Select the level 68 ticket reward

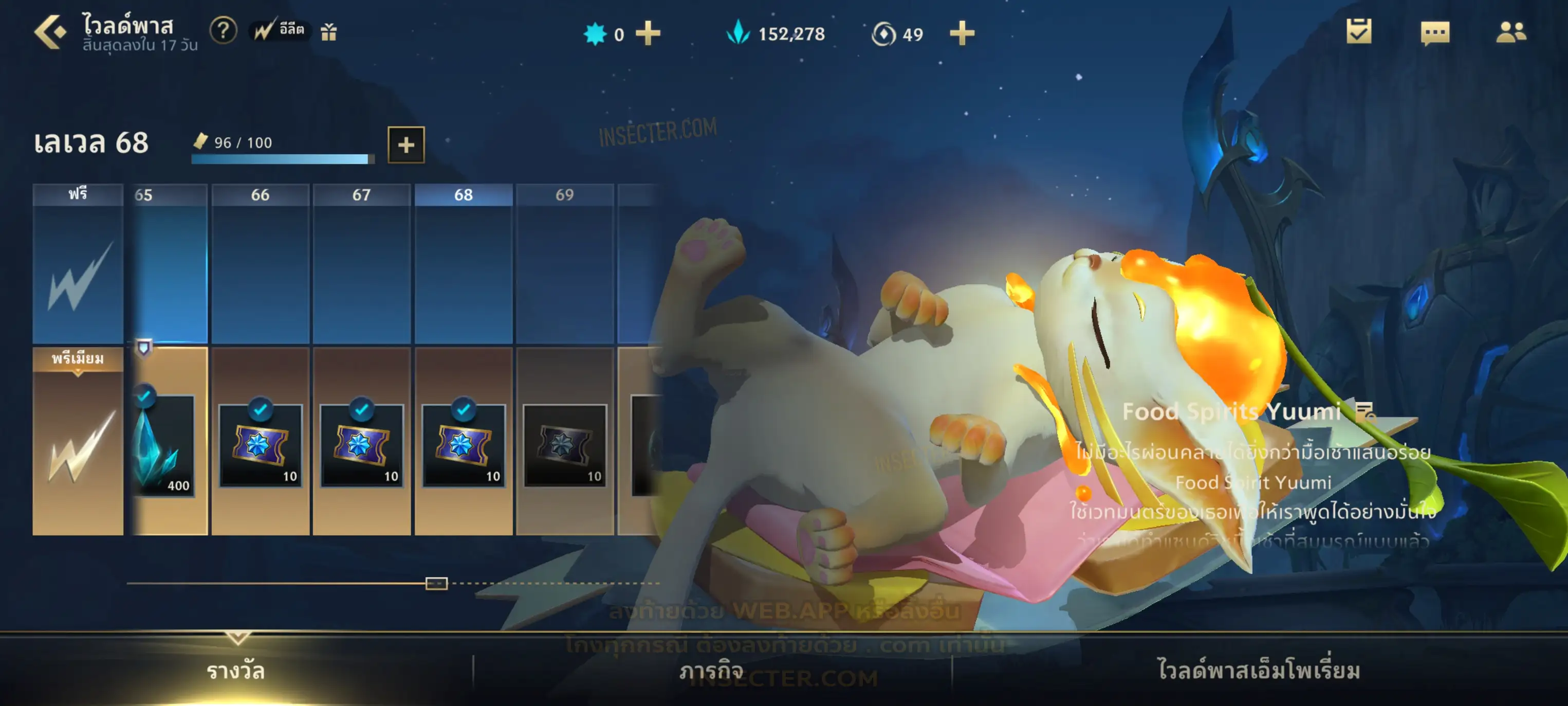click(463, 445)
